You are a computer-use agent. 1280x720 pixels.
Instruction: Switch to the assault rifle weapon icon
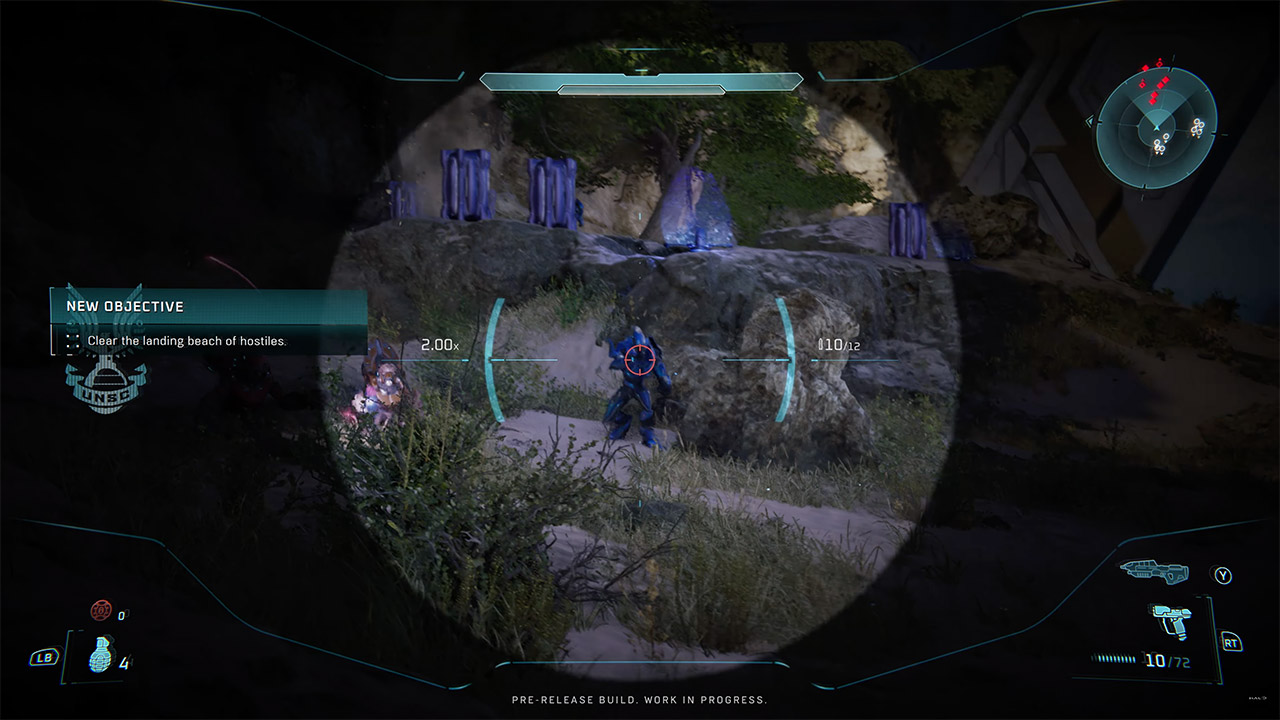(x=1157, y=571)
